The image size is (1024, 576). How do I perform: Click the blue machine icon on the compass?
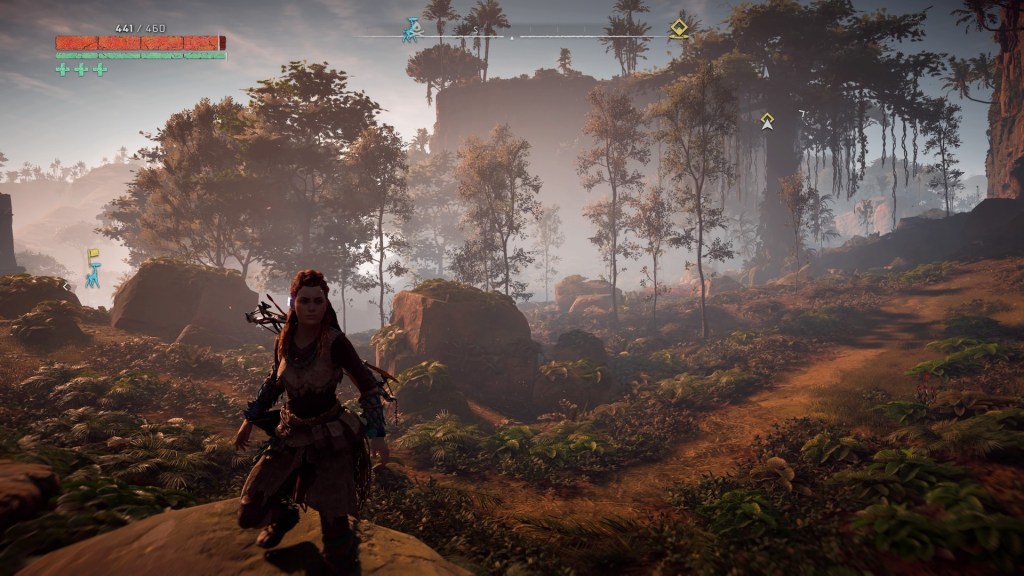(412, 30)
